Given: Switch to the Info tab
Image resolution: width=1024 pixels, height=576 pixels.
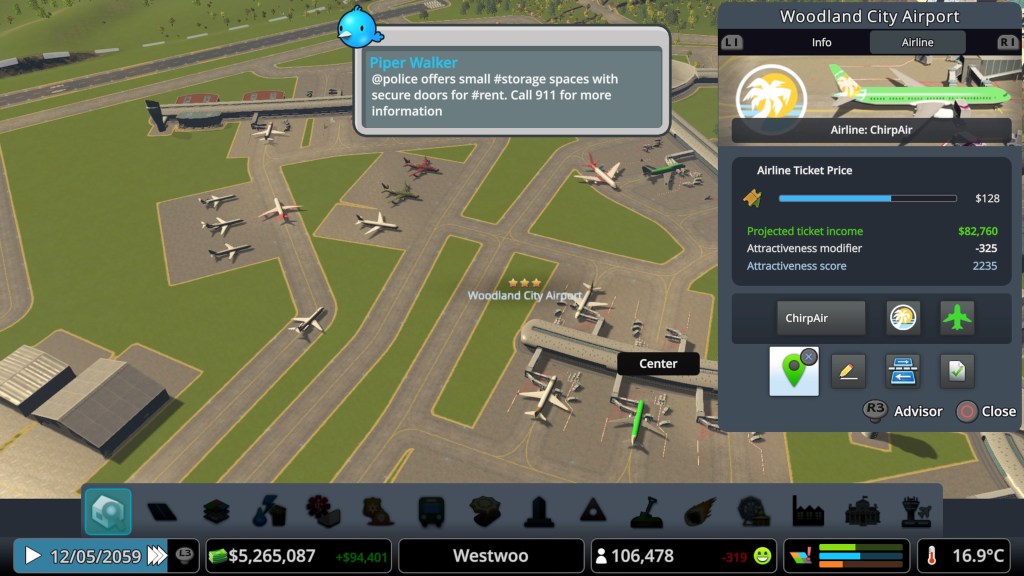Looking at the screenshot, I should click(x=821, y=42).
